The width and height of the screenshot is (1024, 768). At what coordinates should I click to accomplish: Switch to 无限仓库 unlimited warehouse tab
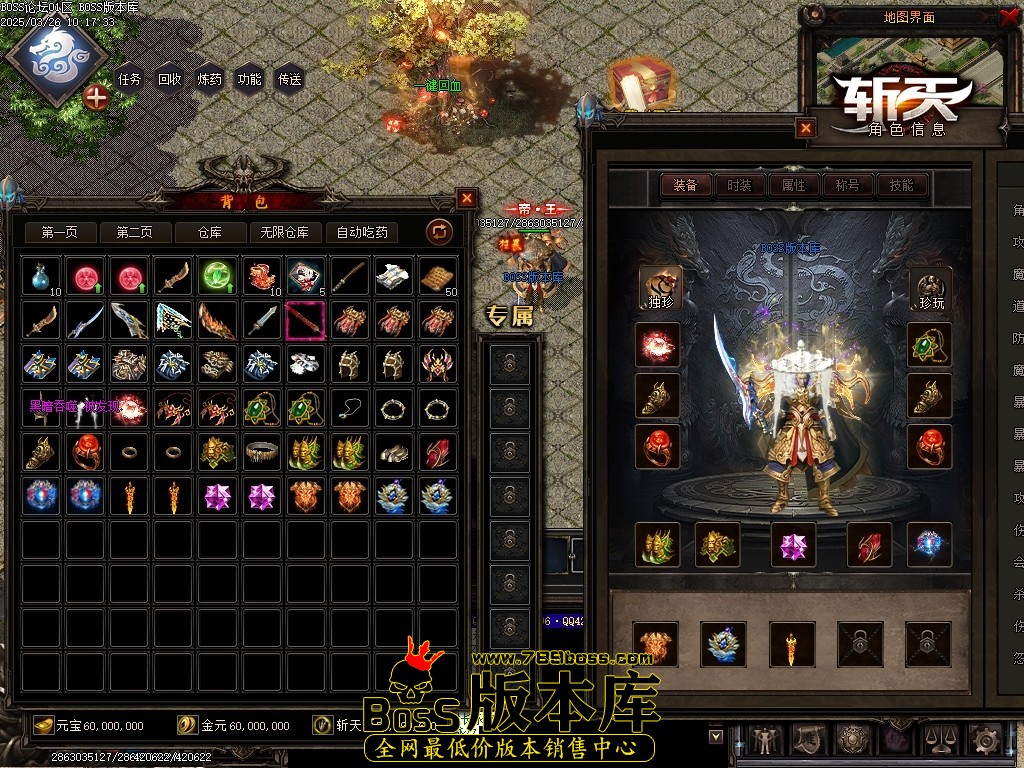(285, 232)
